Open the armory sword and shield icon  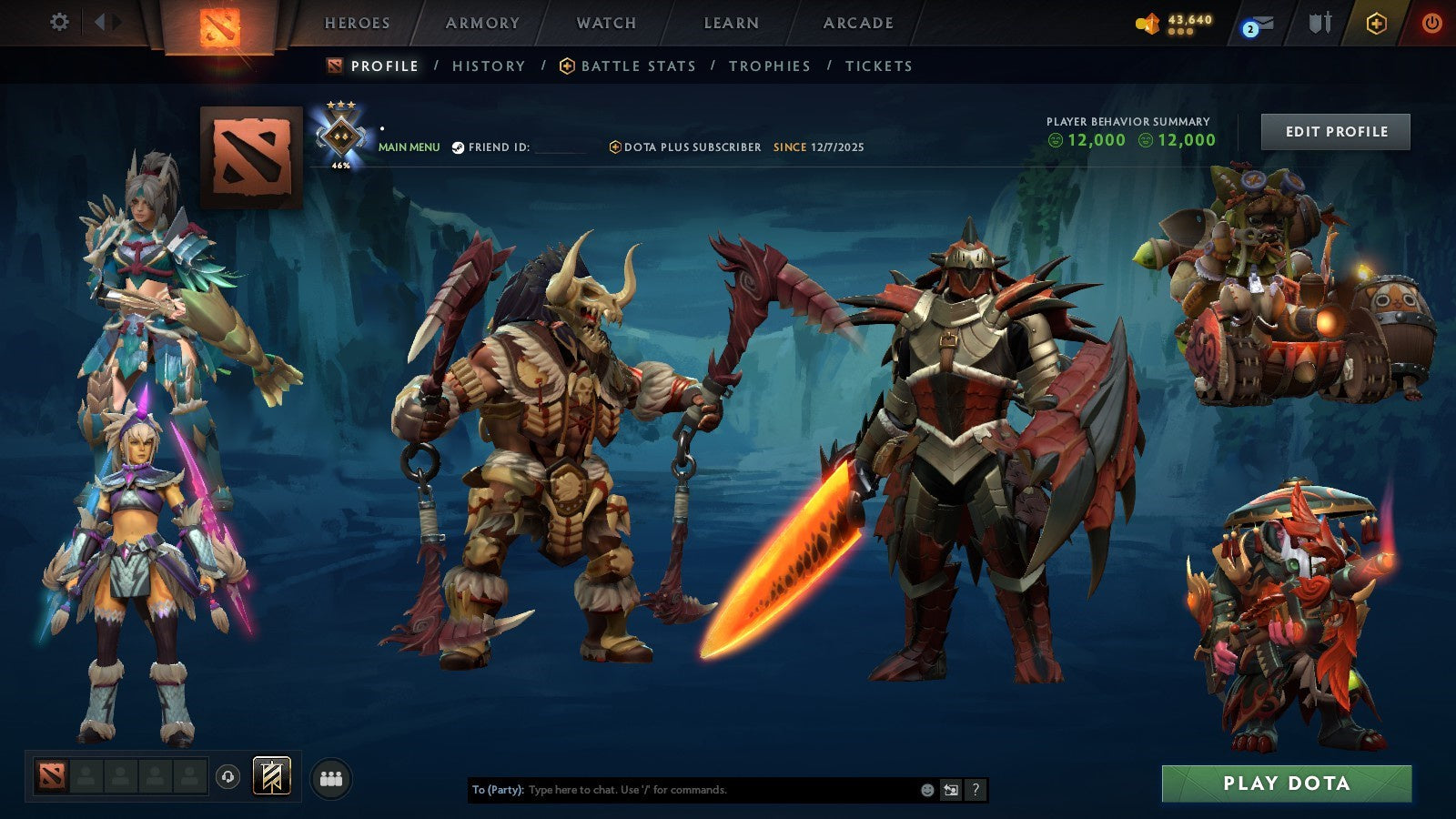tap(1321, 24)
